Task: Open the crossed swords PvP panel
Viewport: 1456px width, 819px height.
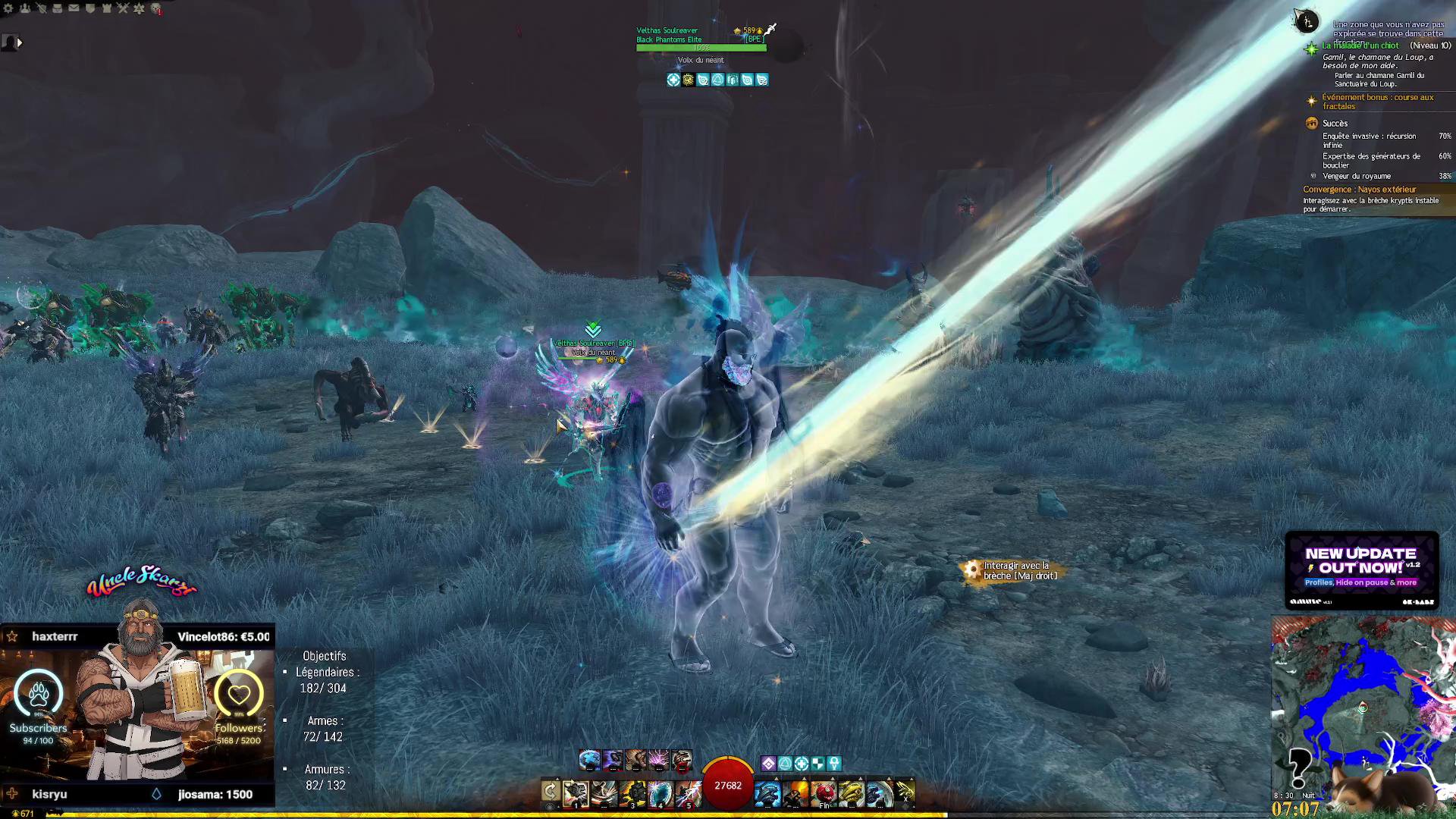Action: point(123,8)
